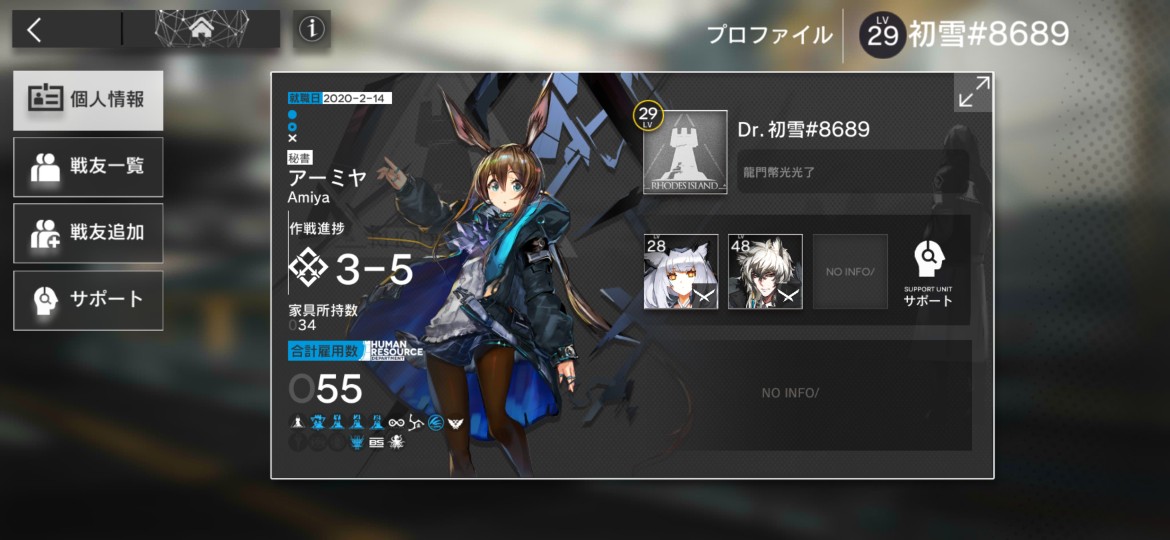Open the info button

pos(312,30)
